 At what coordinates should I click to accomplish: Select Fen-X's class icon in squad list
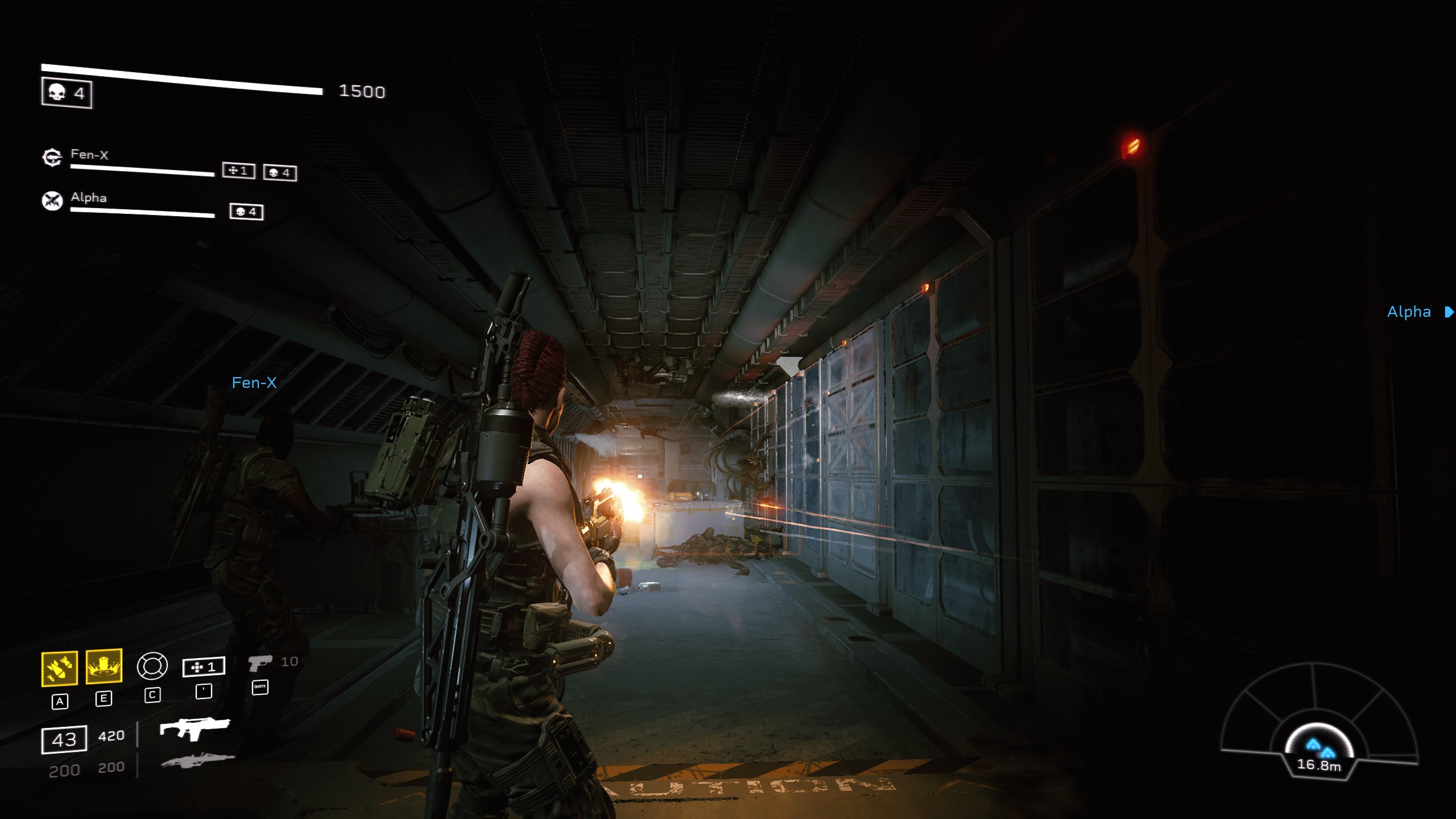(x=52, y=157)
